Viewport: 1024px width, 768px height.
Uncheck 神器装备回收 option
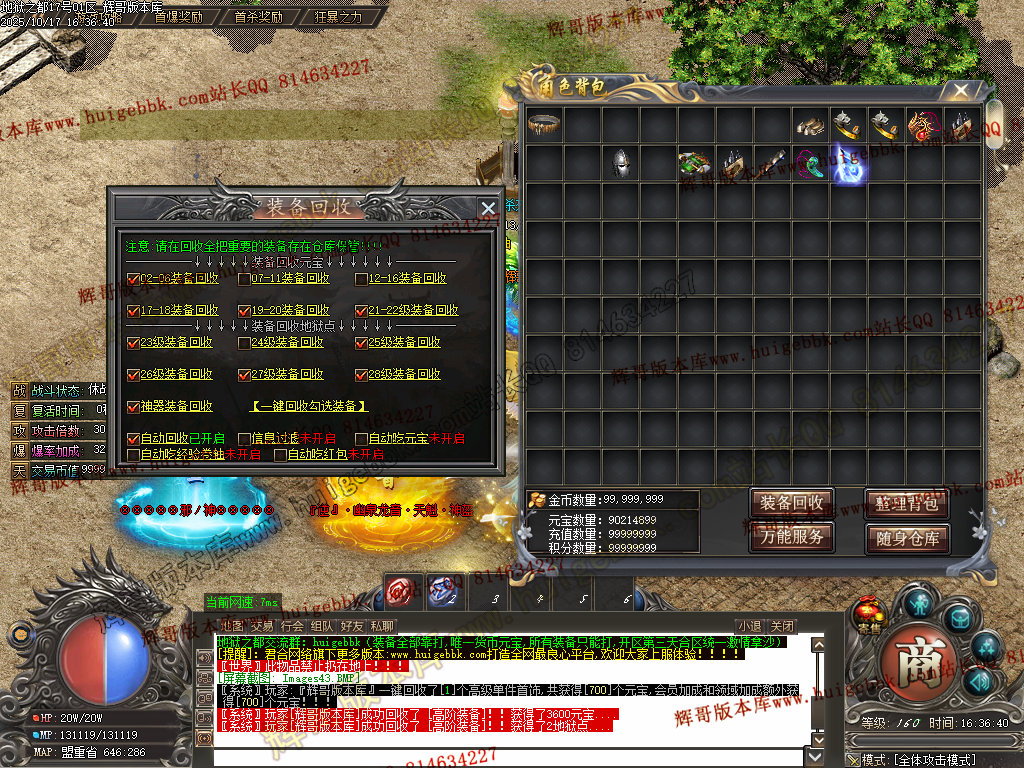point(133,407)
